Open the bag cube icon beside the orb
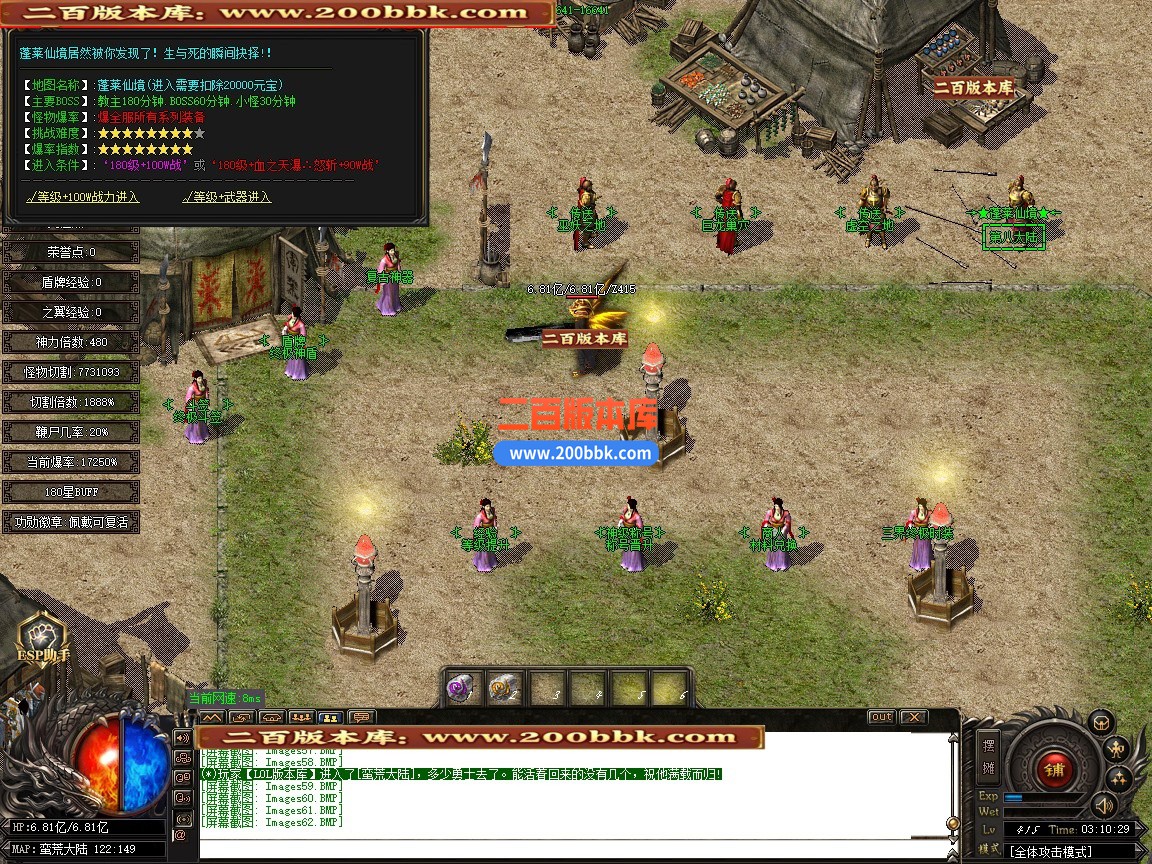 tap(1101, 721)
